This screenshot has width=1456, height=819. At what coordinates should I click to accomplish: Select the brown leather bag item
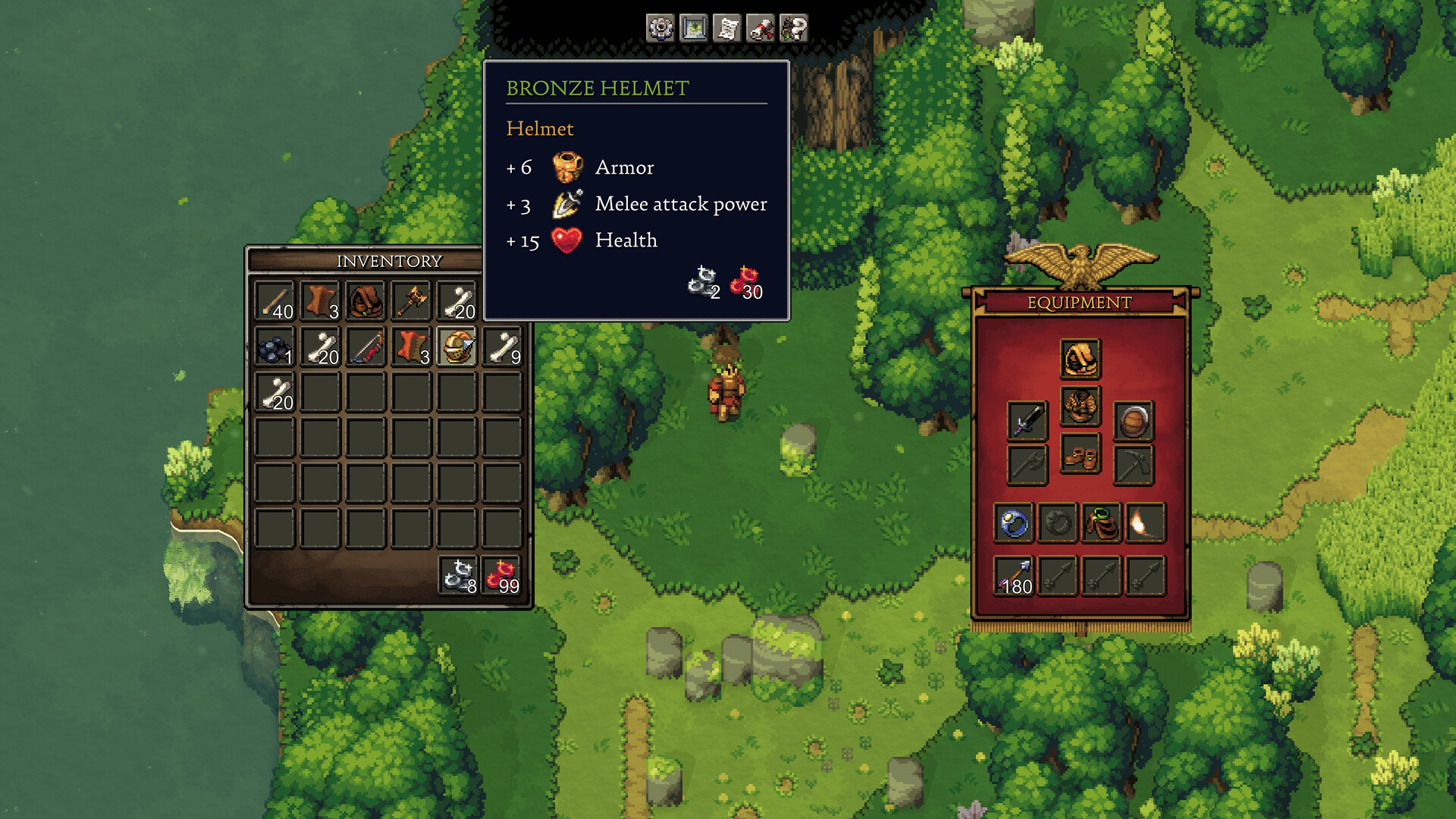(x=366, y=301)
